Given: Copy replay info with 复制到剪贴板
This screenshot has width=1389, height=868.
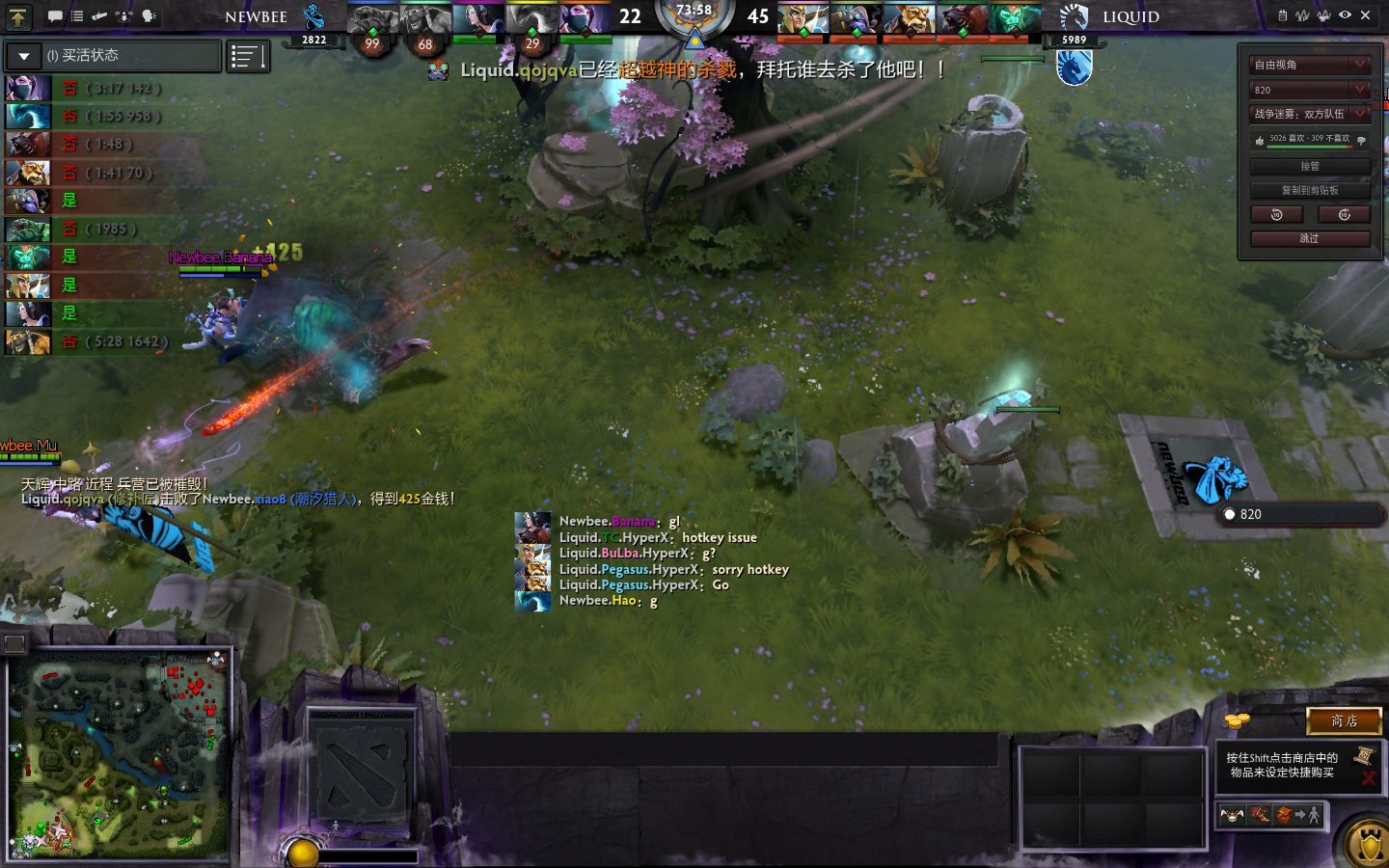Looking at the screenshot, I should (x=1310, y=190).
